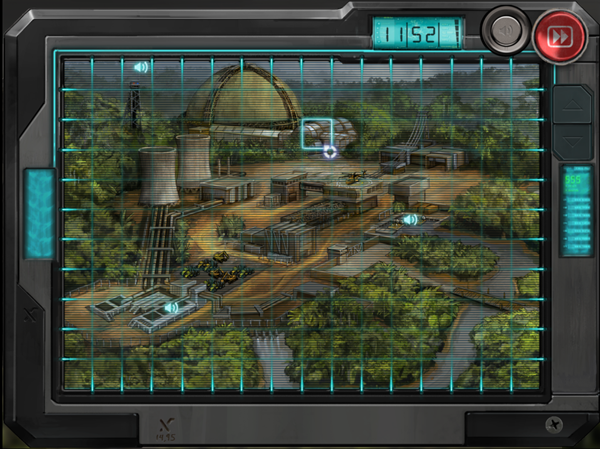
Task: Select the speaker marker beside the radio tower
Action: tap(141, 67)
